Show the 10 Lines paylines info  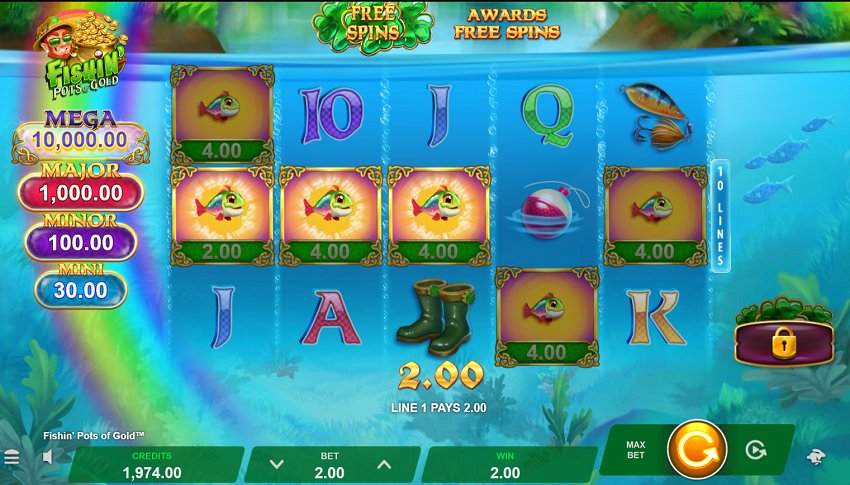point(720,216)
